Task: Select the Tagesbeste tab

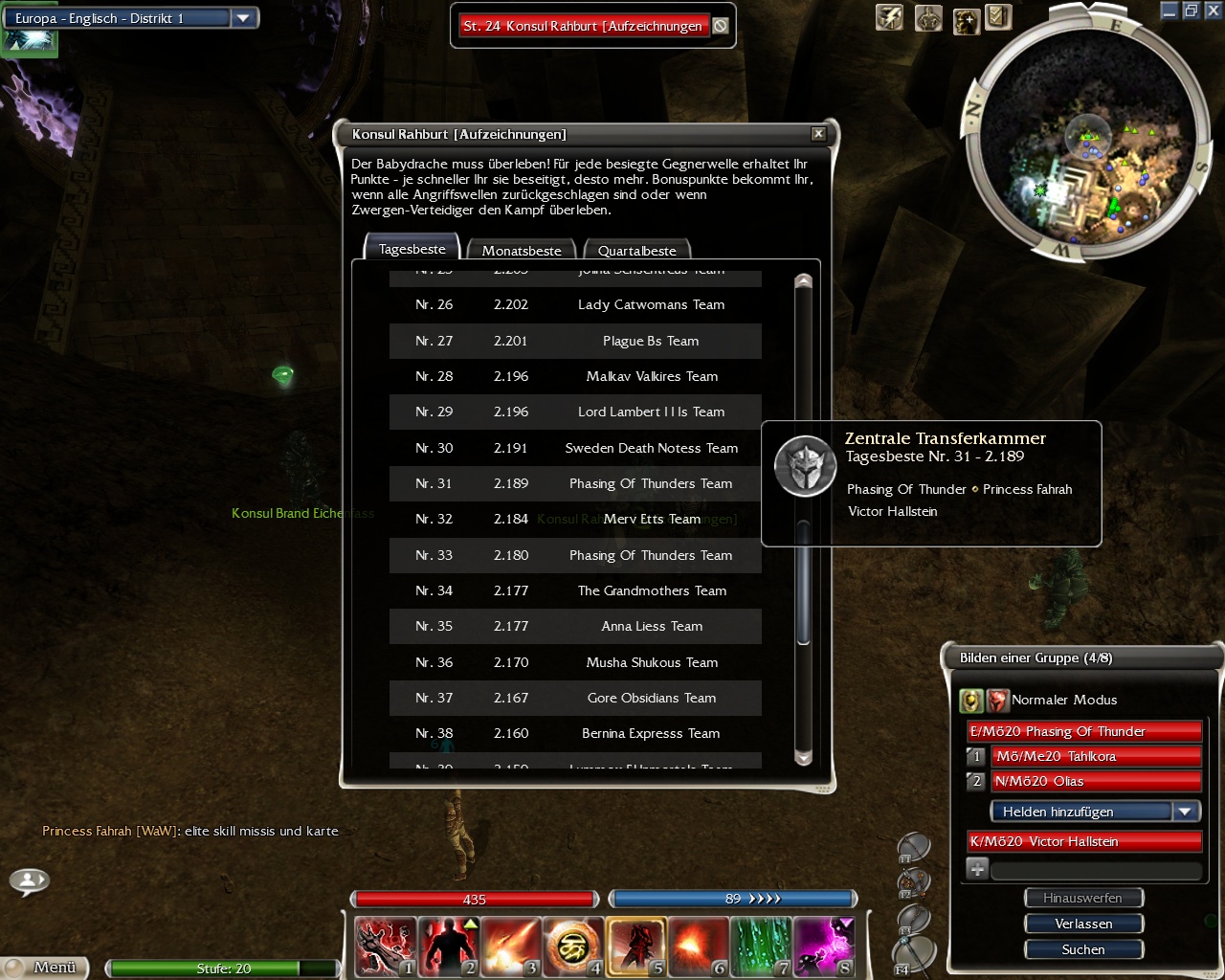Action: coord(412,249)
